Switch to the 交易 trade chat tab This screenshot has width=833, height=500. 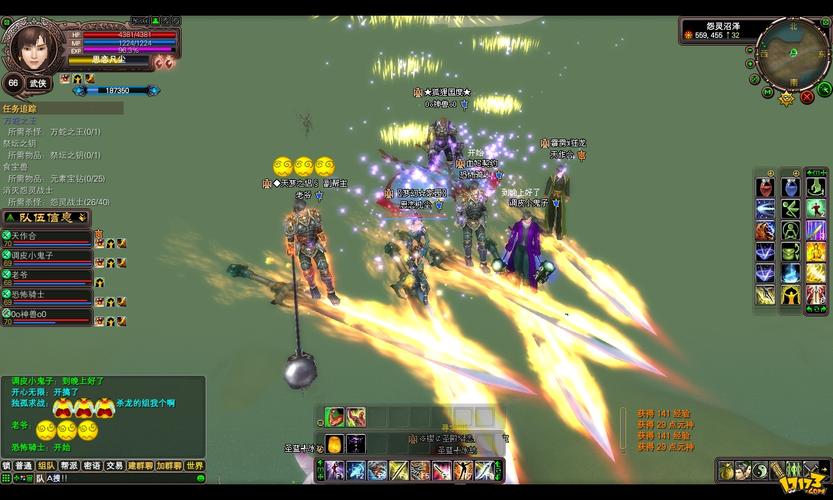point(115,466)
